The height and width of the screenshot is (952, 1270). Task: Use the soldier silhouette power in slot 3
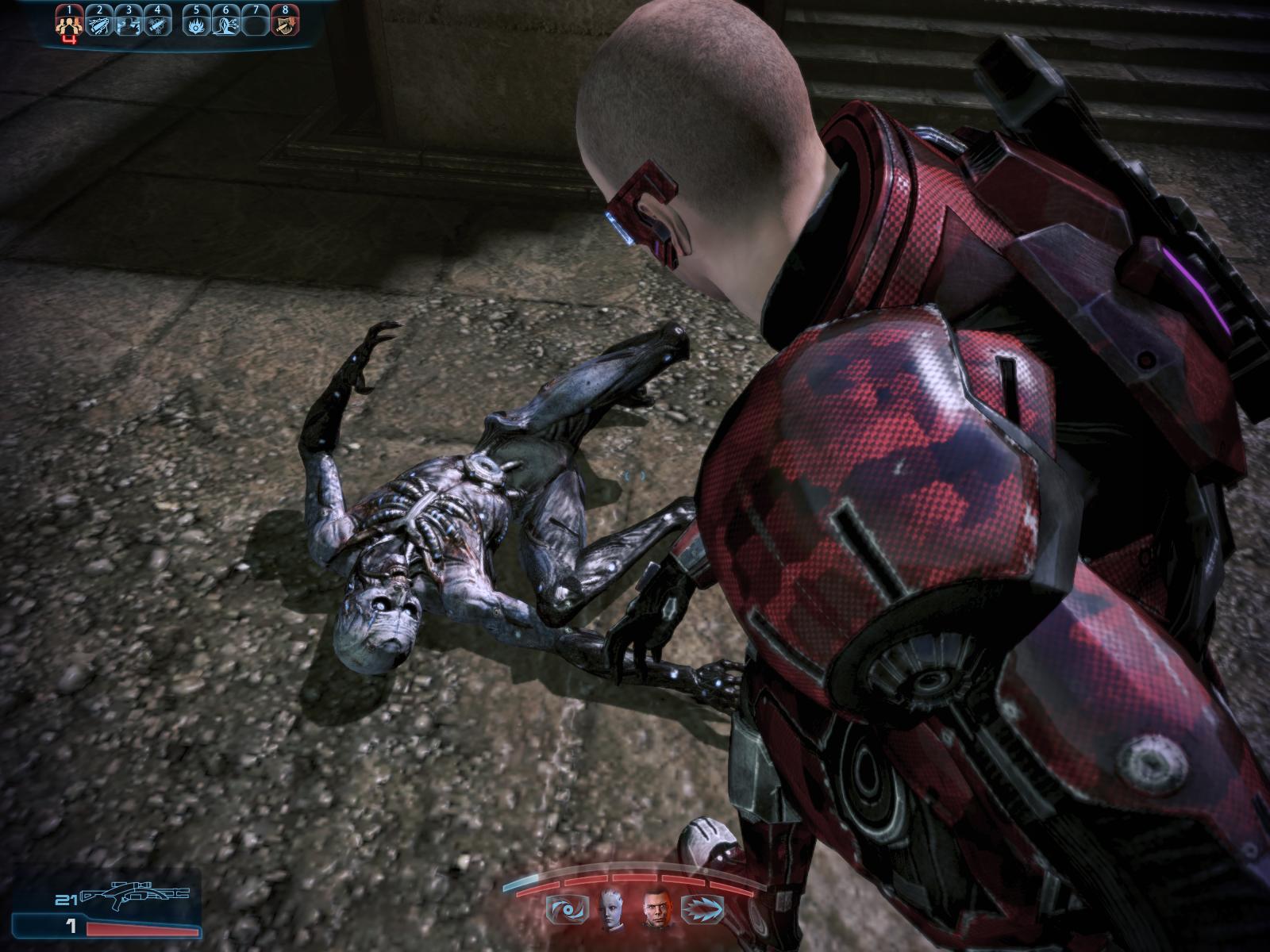click(x=129, y=24)
